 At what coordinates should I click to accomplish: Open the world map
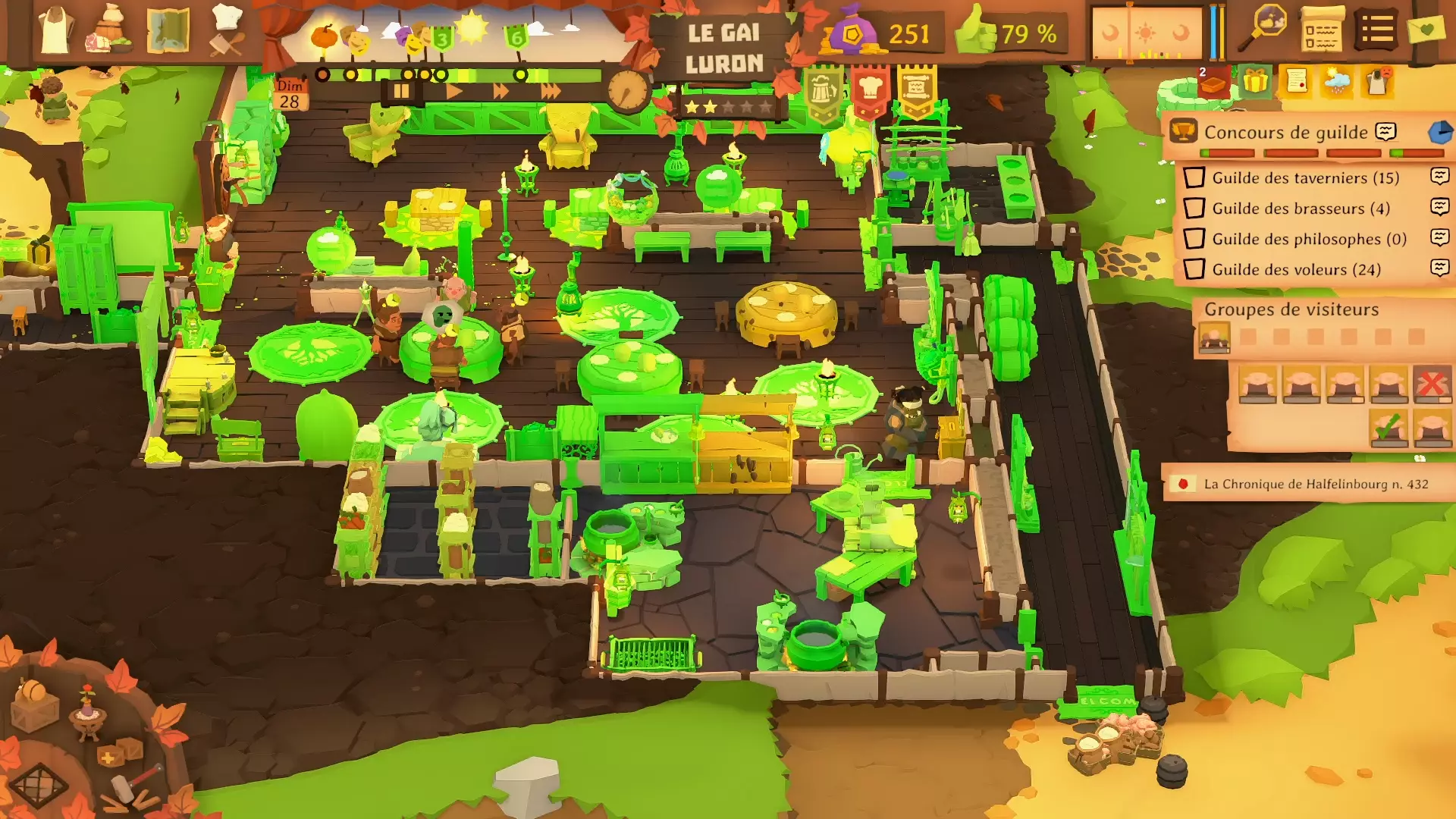point(168,30)
